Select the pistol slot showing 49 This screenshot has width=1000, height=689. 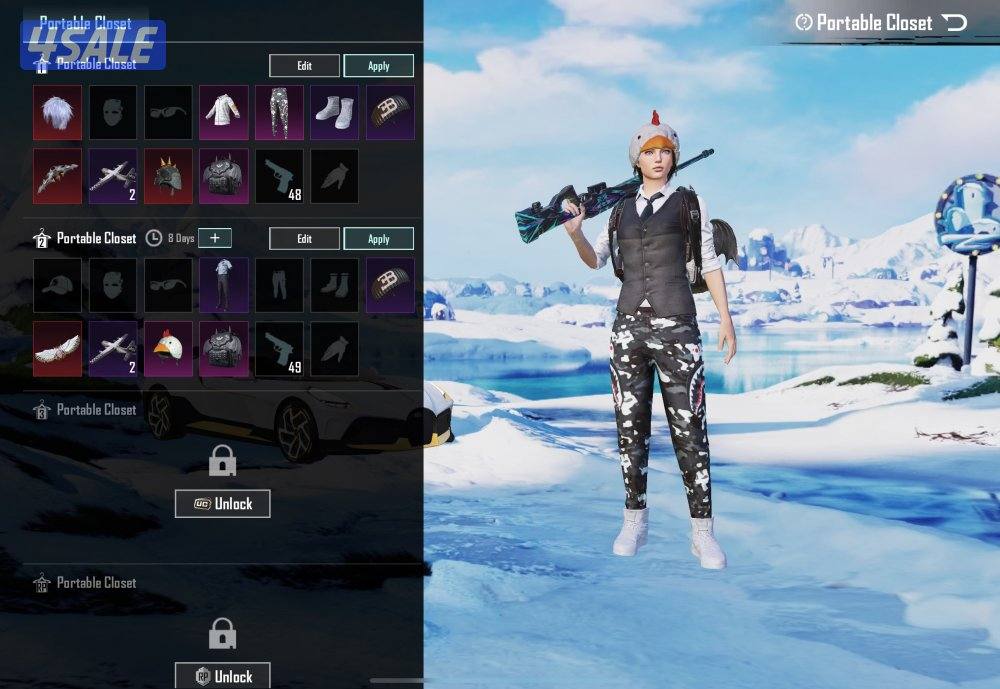point(279,348)
